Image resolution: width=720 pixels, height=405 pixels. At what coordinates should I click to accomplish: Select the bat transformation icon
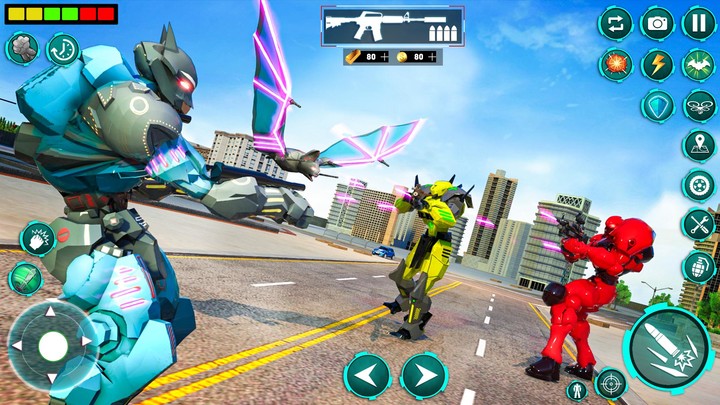[699, 65]
